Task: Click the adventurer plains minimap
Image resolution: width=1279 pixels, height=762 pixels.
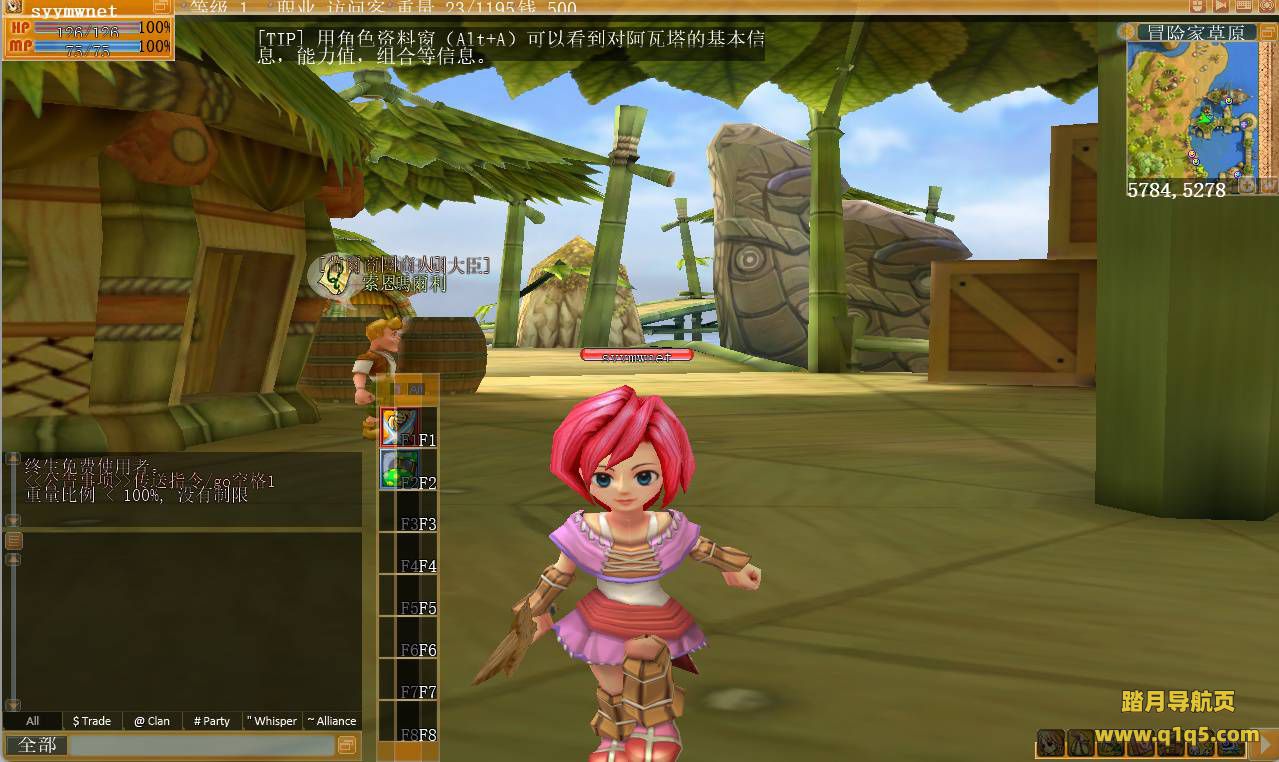Action: point(1190,110)
